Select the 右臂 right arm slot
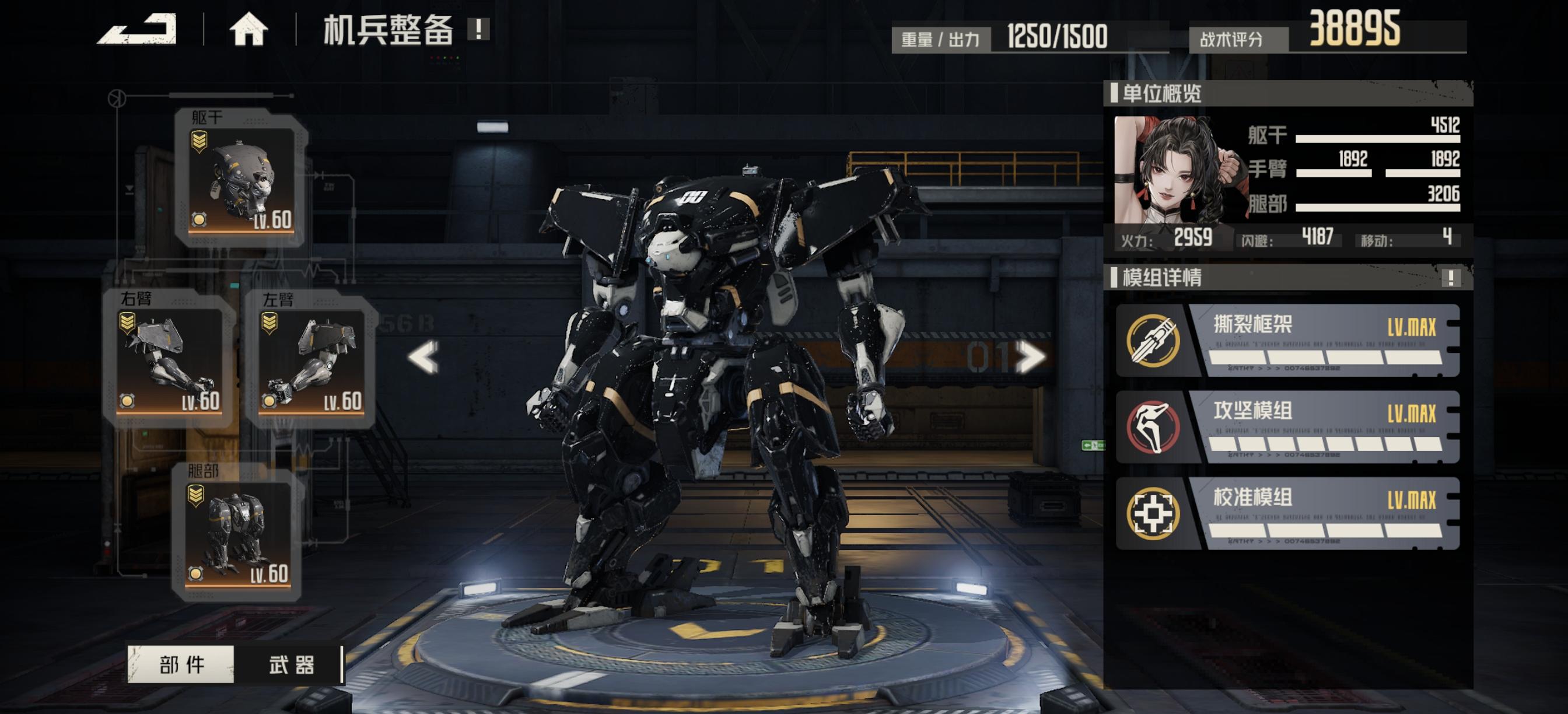The height and width of the screenshot is (714, 1568). pyautogui.click(x=169, y=360)
